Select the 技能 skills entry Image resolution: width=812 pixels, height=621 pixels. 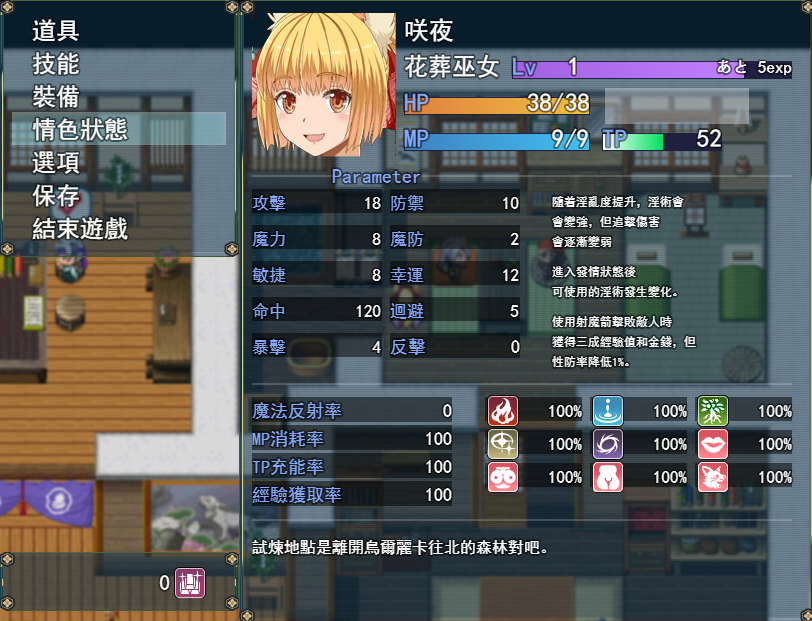pos(56,64)
